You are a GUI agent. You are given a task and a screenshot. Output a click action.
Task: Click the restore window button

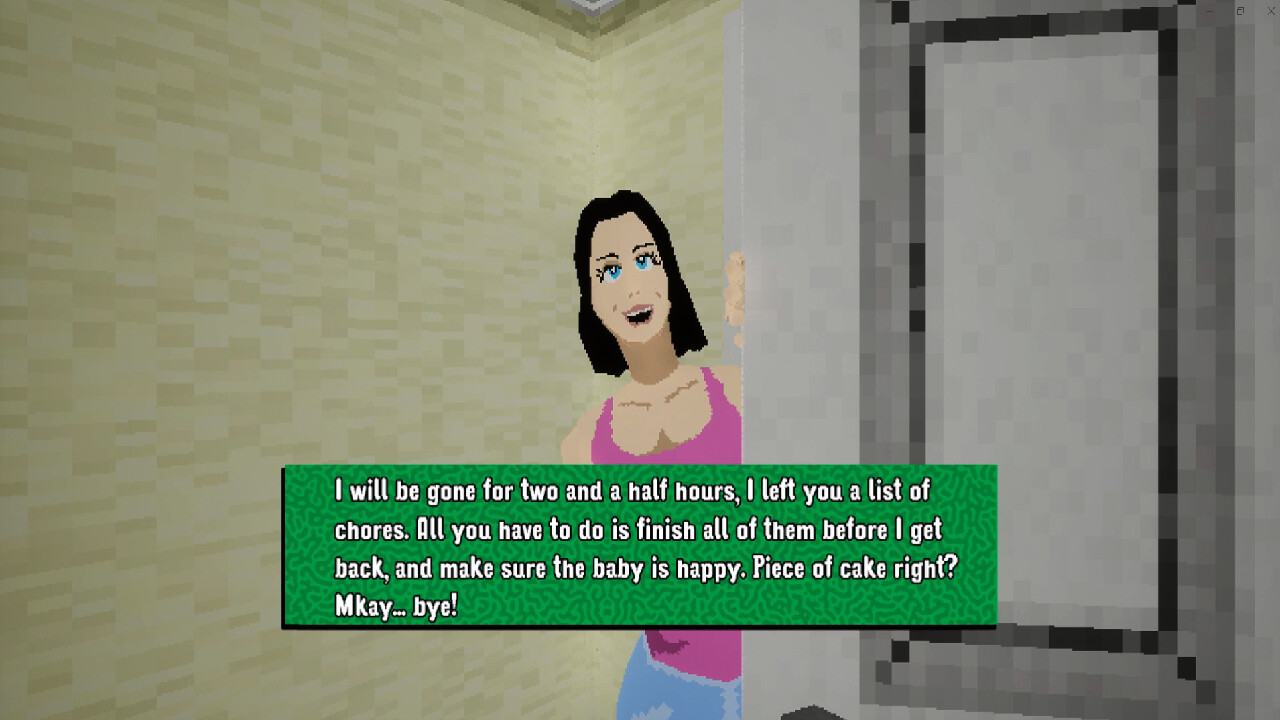click(x=1239, y=11)
